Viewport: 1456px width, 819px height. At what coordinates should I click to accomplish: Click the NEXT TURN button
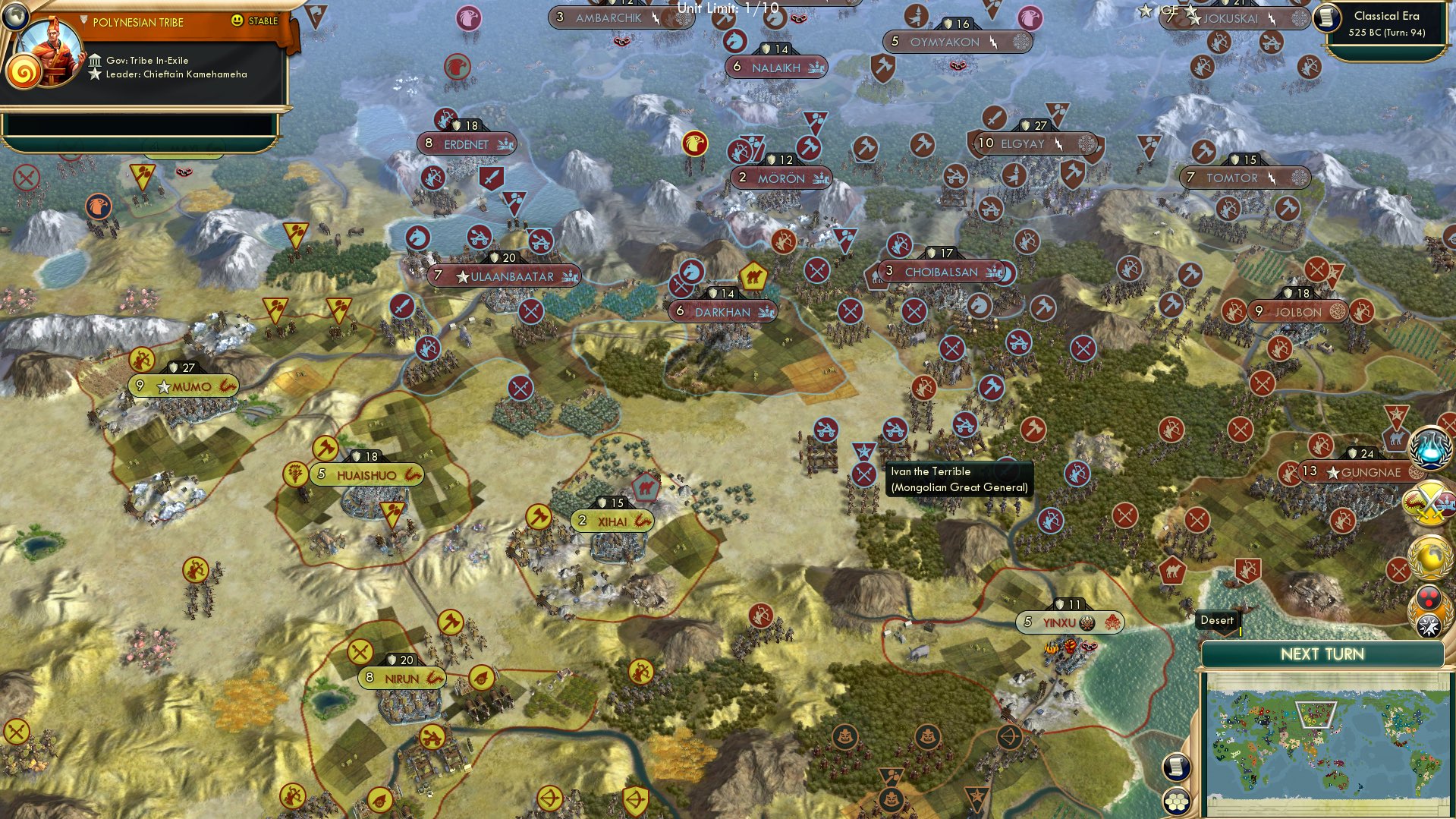pyautogui.click(x=1322, y=652)
